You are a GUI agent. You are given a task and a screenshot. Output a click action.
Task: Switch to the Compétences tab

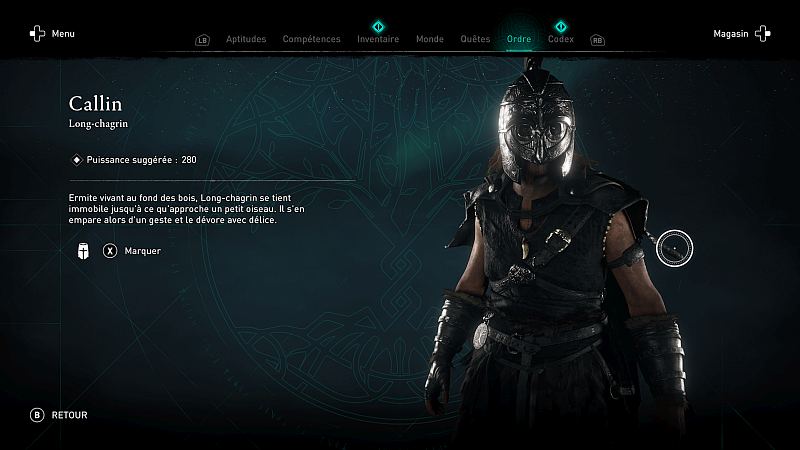(311, 39)
